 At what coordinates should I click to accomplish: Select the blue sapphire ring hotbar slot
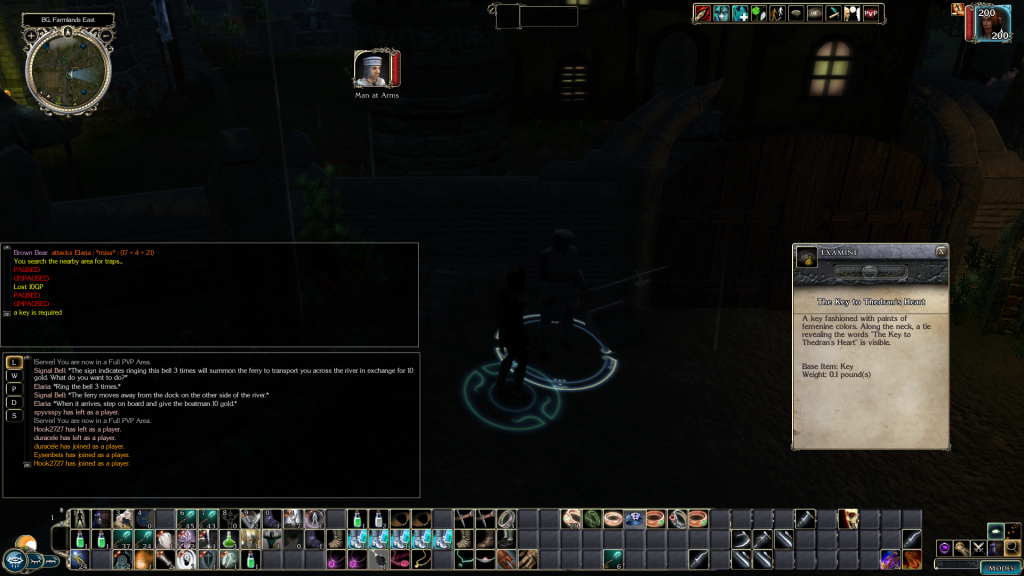point(631,518)
